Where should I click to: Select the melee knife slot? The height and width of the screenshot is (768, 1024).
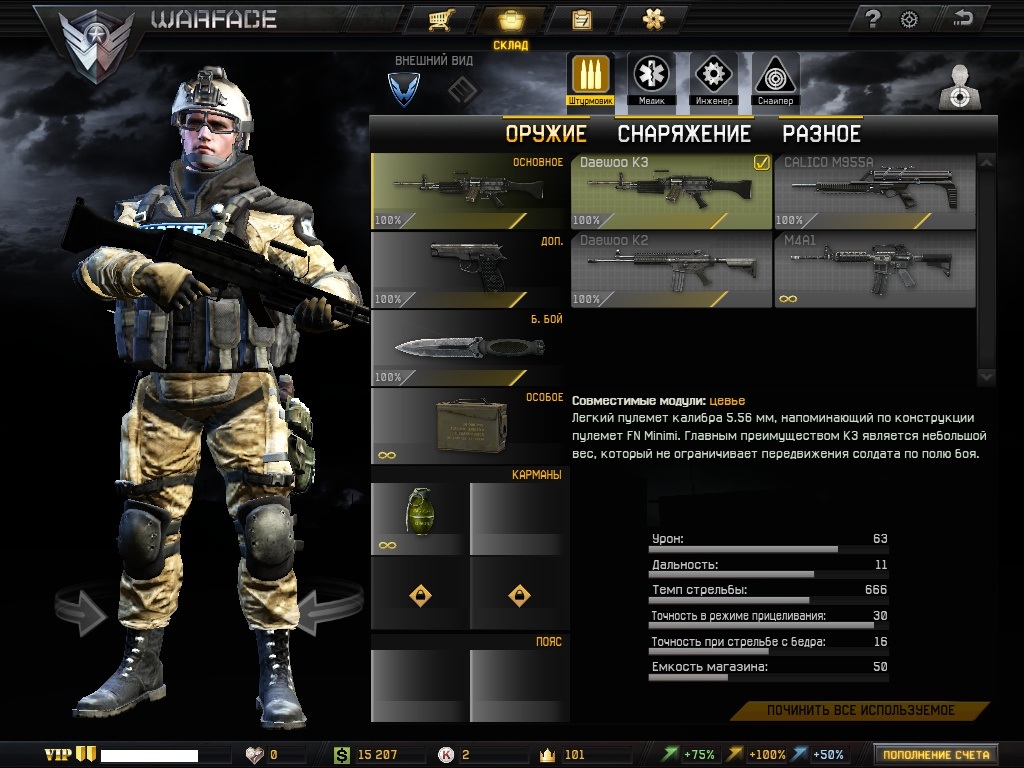point(469,348)
